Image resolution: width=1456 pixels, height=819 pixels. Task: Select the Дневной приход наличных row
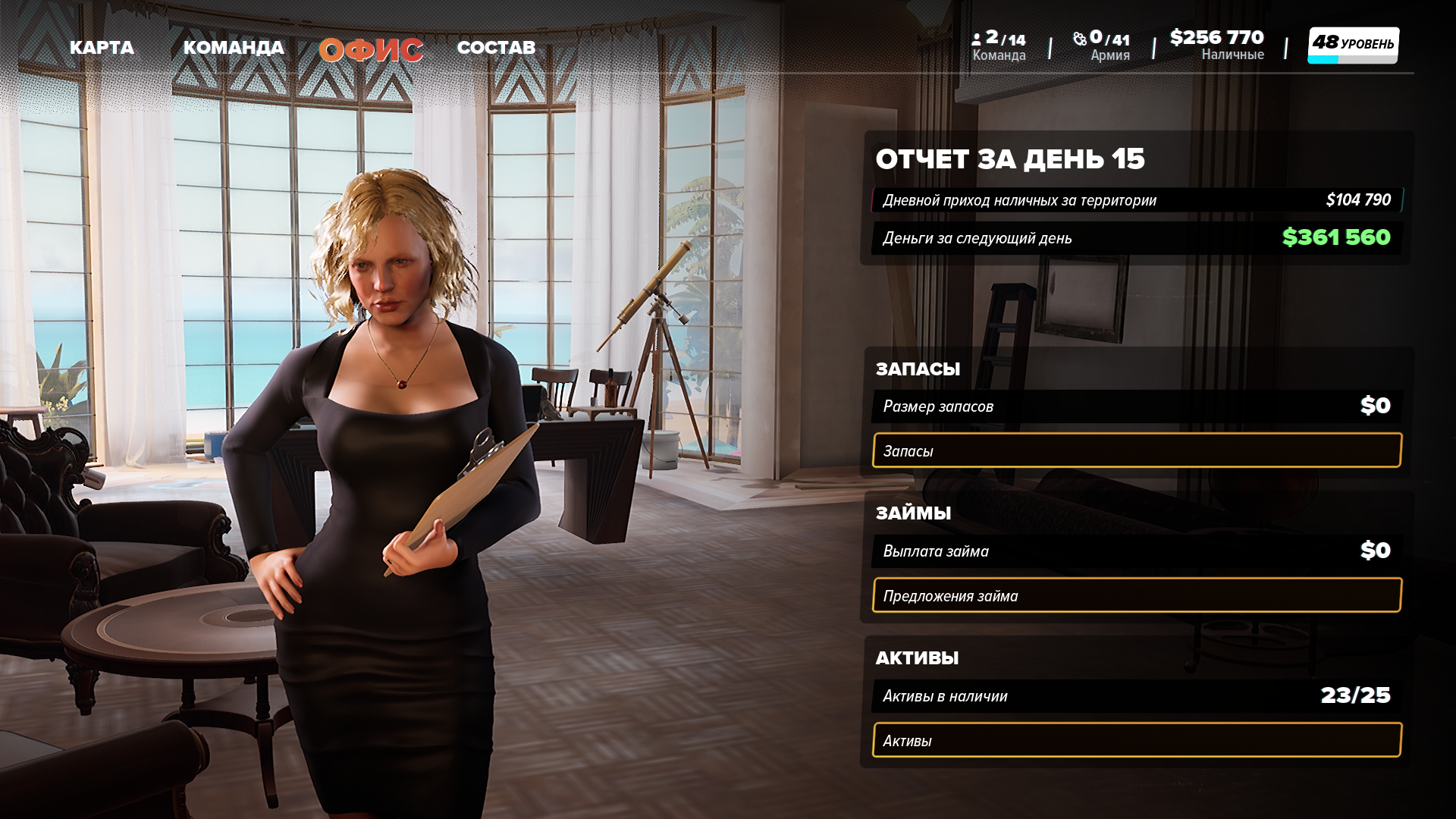(1136, 200)
